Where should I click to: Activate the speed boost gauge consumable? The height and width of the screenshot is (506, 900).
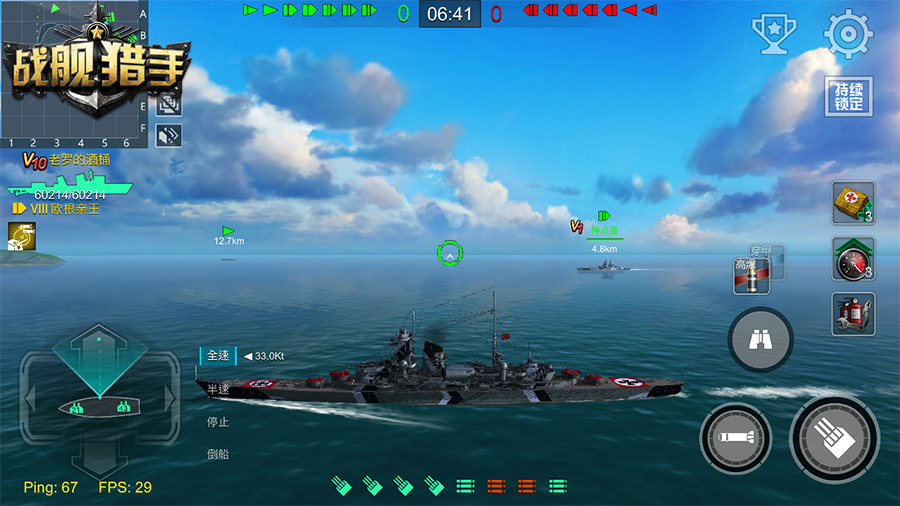click(x=853, y=259)
